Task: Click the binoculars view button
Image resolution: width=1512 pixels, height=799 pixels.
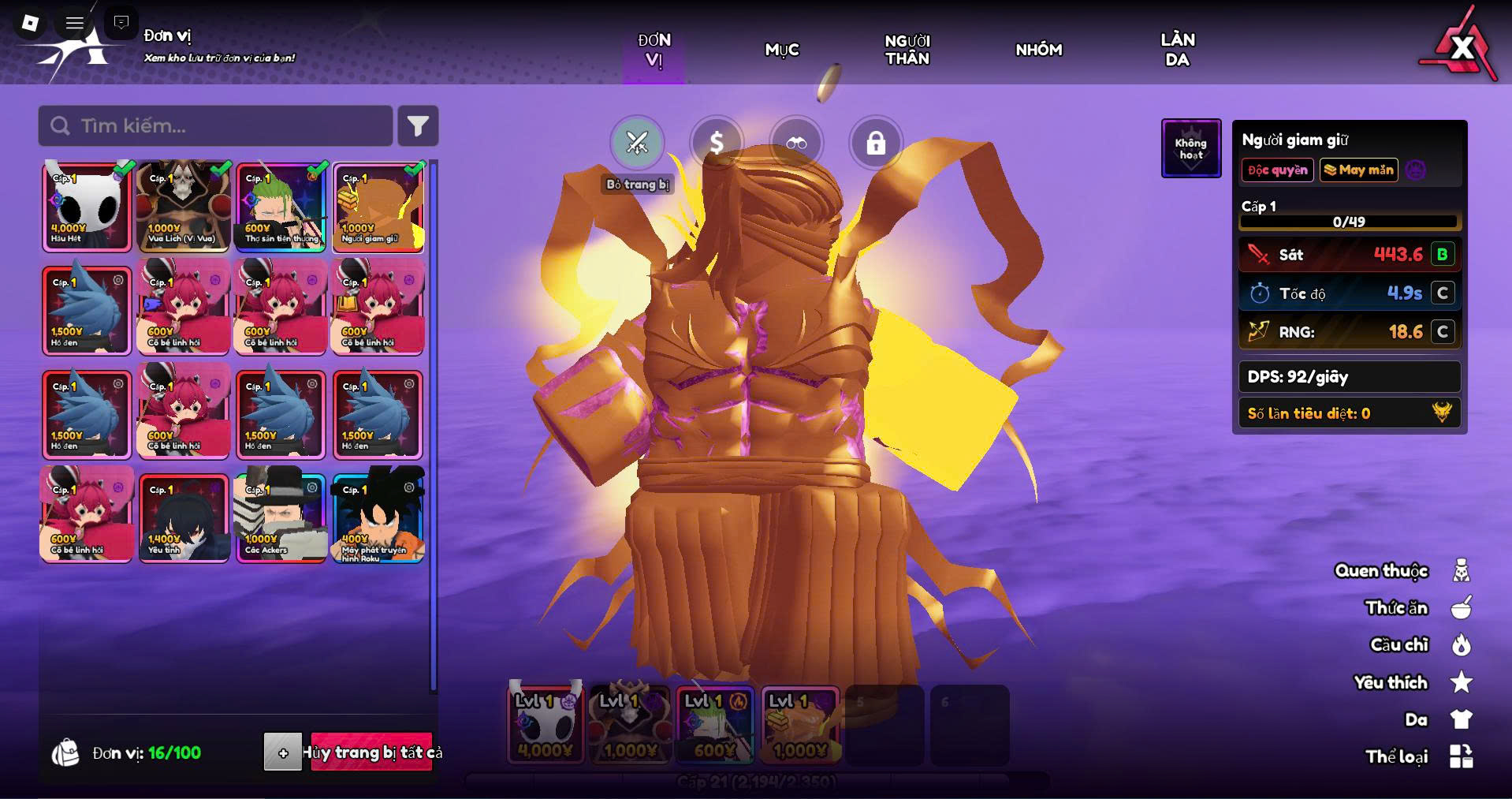Action: (796, 144)
